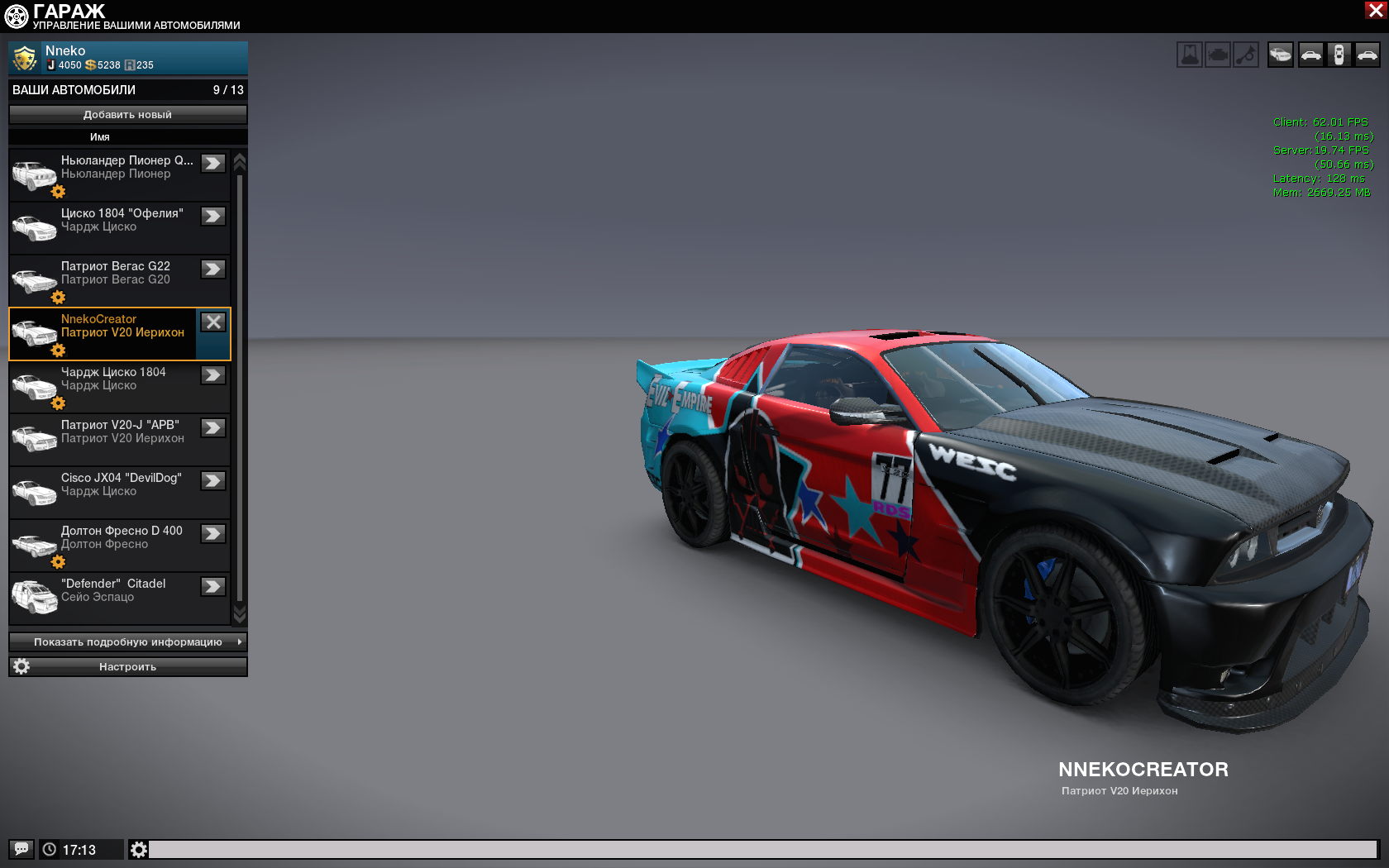Viewport: 1389px width, 868px height.
Task: Close the garage window
Action: point(1376,10)
